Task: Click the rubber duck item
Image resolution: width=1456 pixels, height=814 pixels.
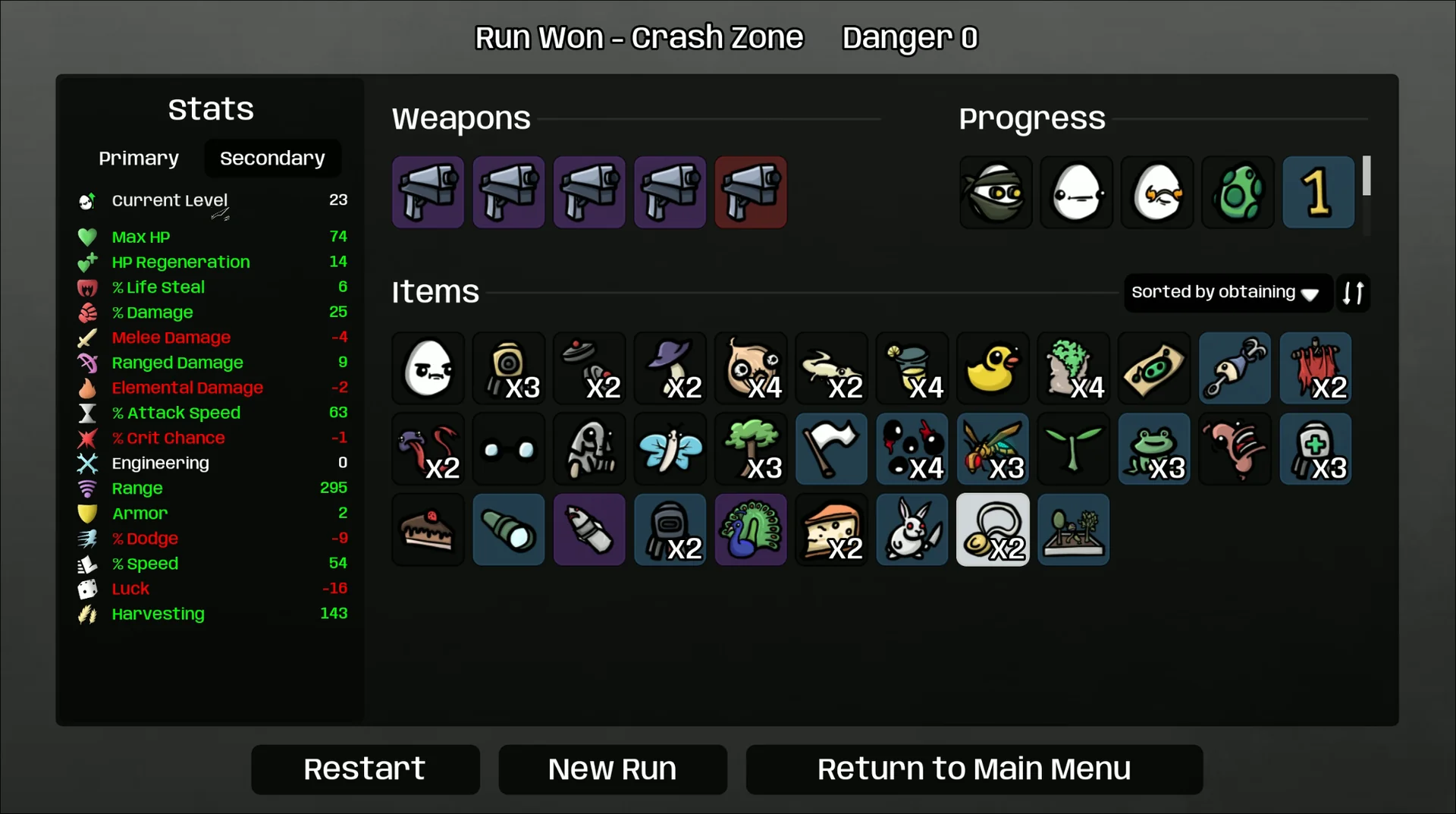Action: pos(992,369)
